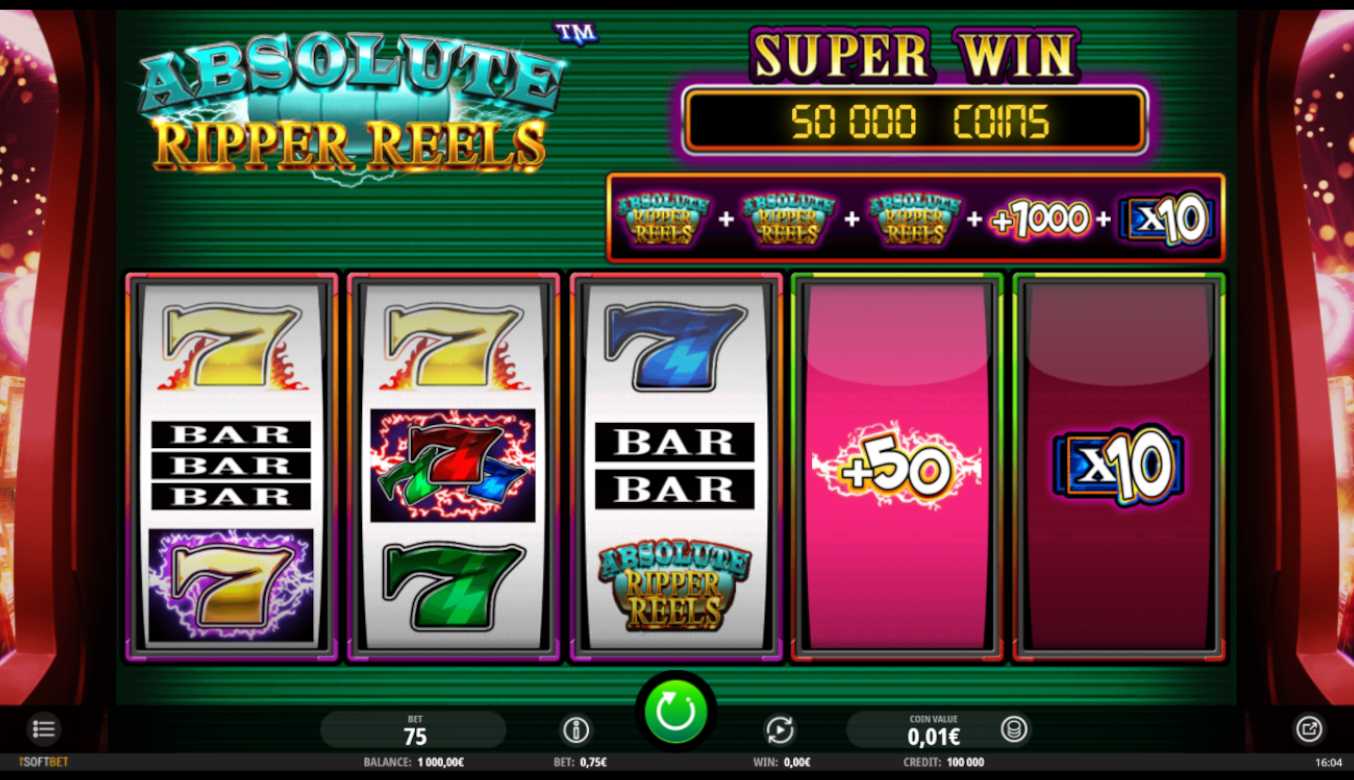Show the paytable info screen
Viewport: 1354px width, 780px height.
[x=576, y=730]
